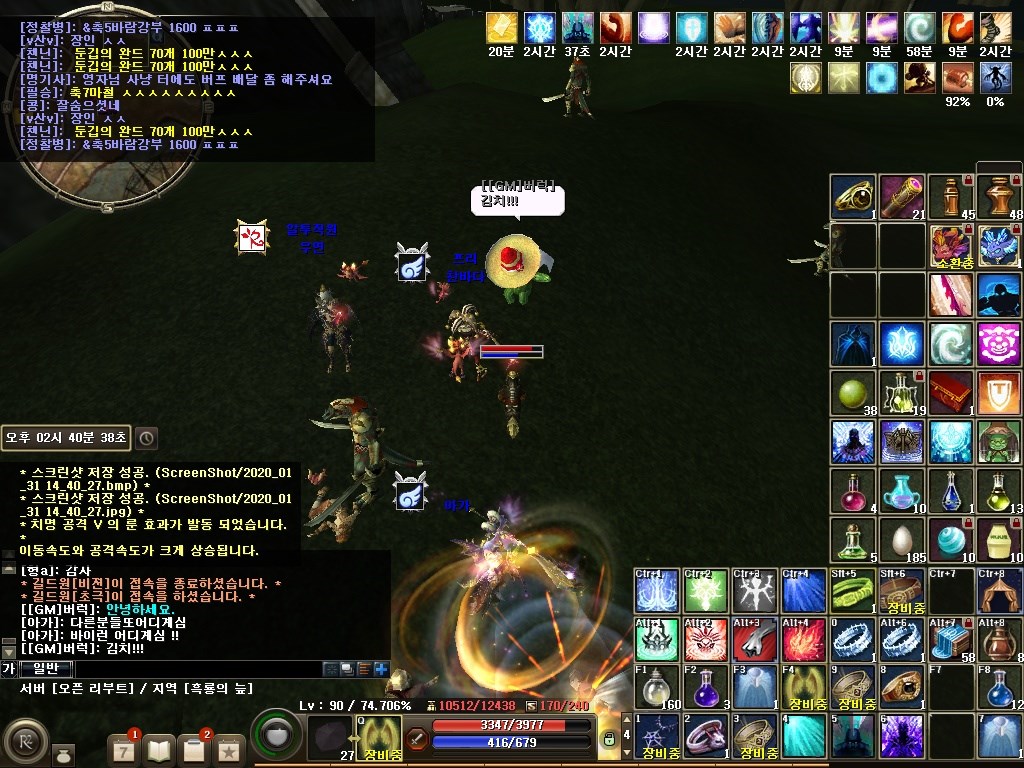Viewport: 1024px width, 768px height.
Task: Open the star favorites icon
Action: coord(228,750)
